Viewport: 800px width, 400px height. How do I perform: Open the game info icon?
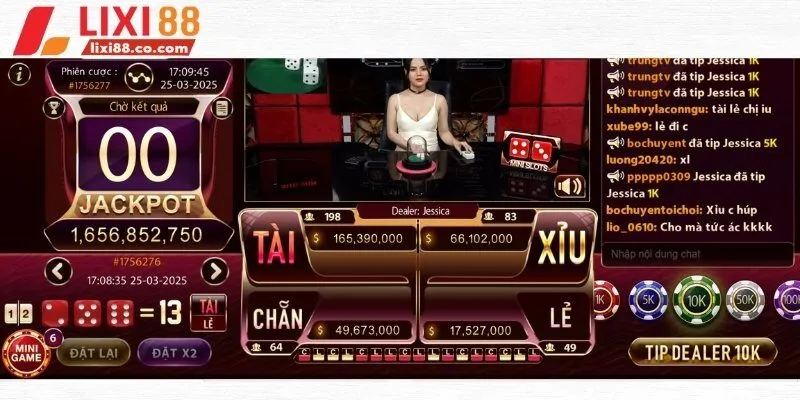17,73
